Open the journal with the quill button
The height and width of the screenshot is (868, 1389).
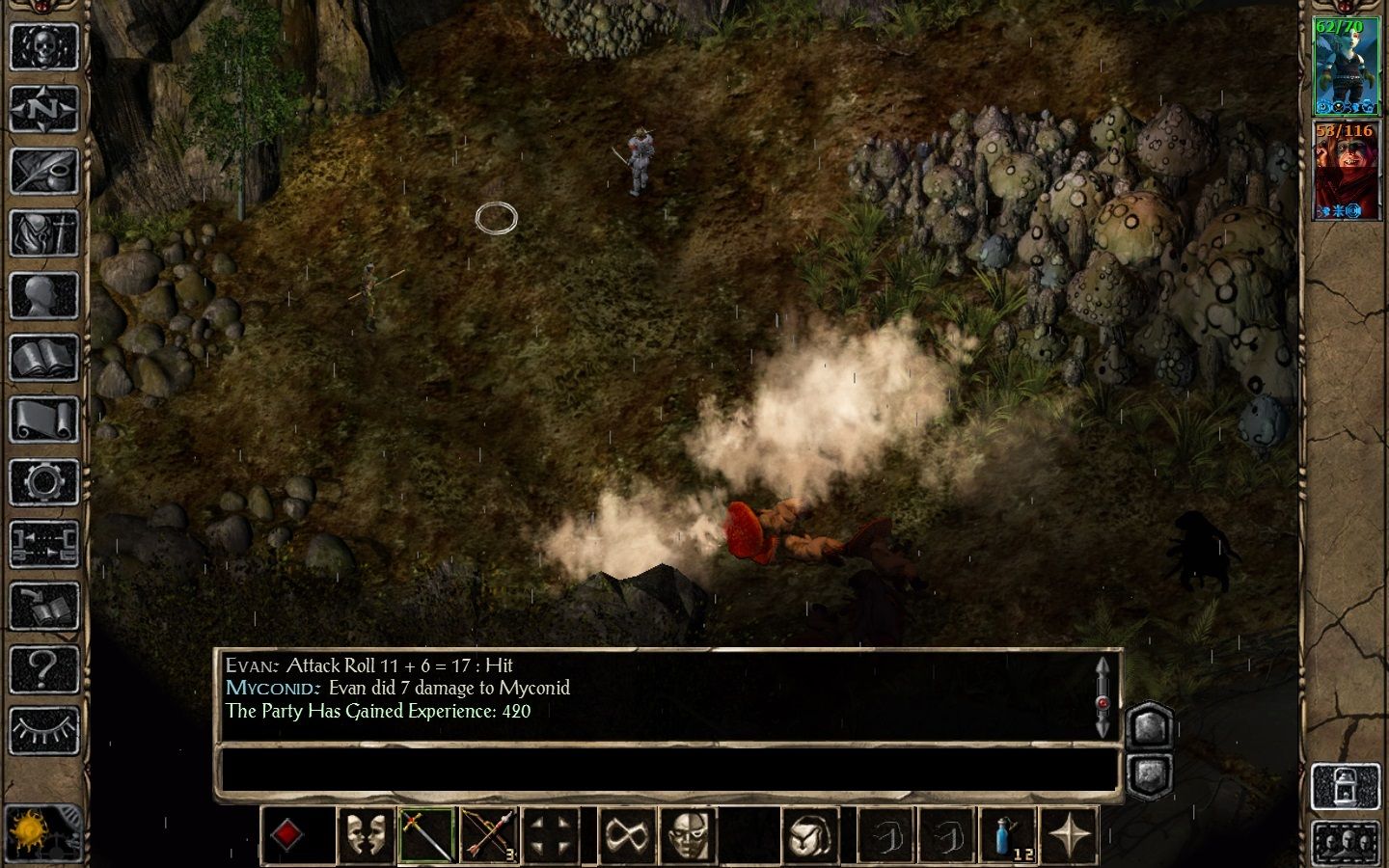coord(43,171)
